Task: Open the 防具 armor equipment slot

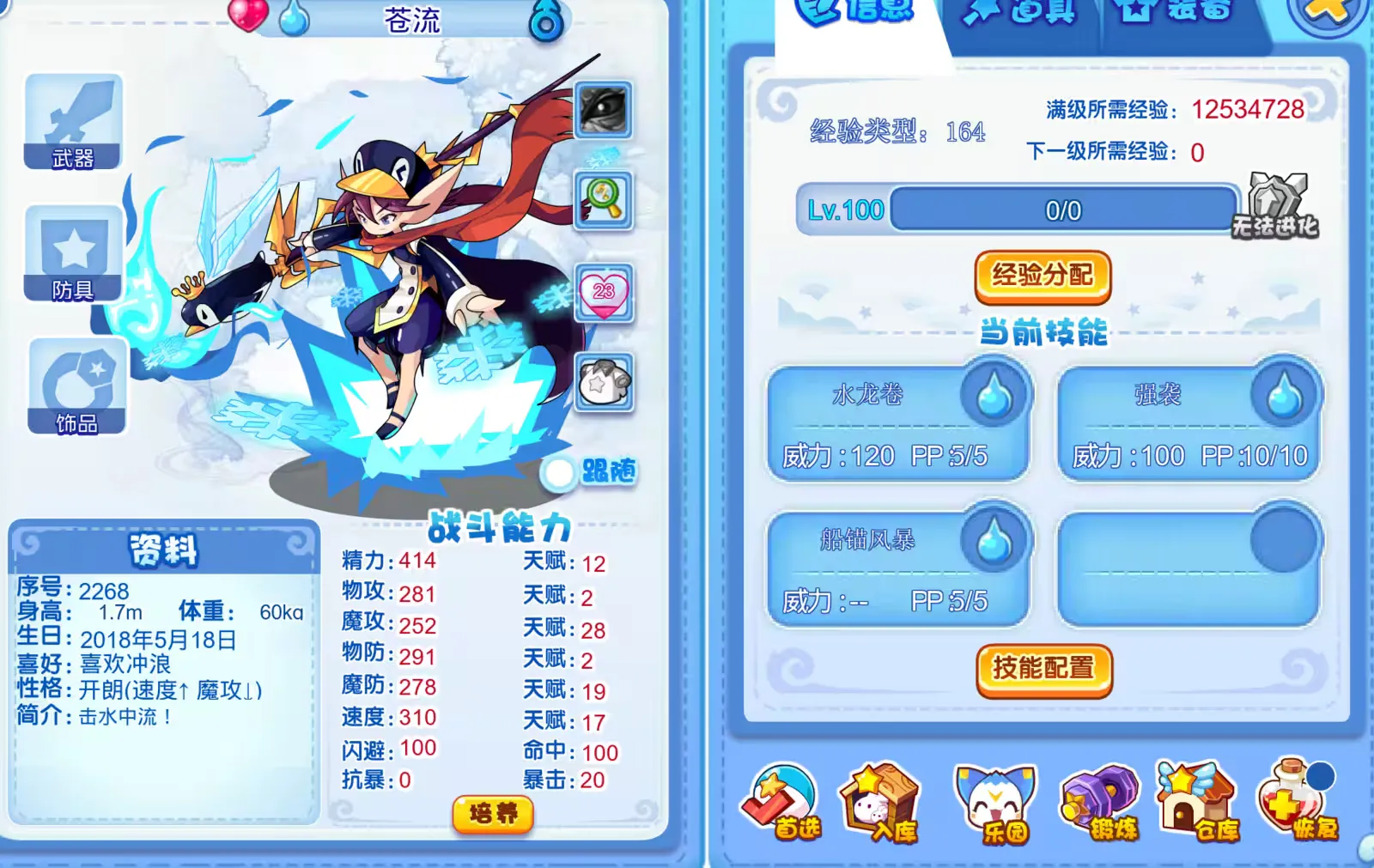Action: [x=73, y=254]
